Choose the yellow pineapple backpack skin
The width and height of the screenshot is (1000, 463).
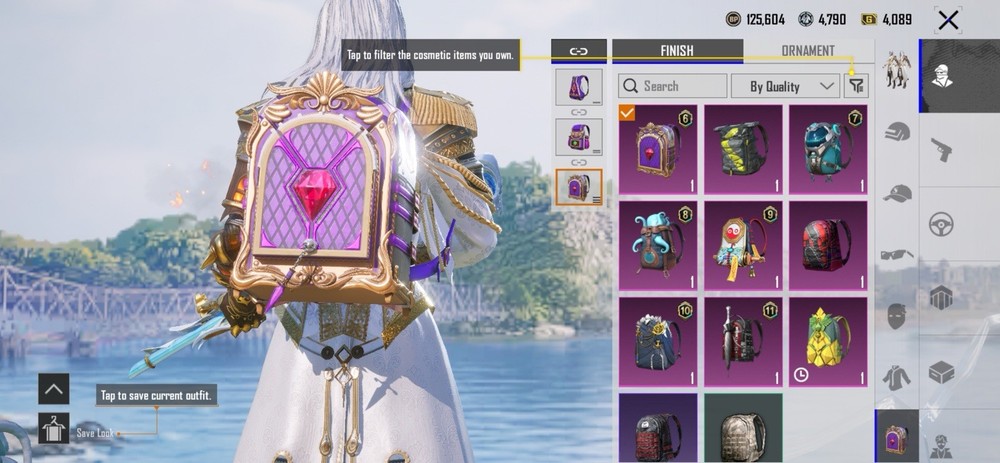tap(828, 340)
